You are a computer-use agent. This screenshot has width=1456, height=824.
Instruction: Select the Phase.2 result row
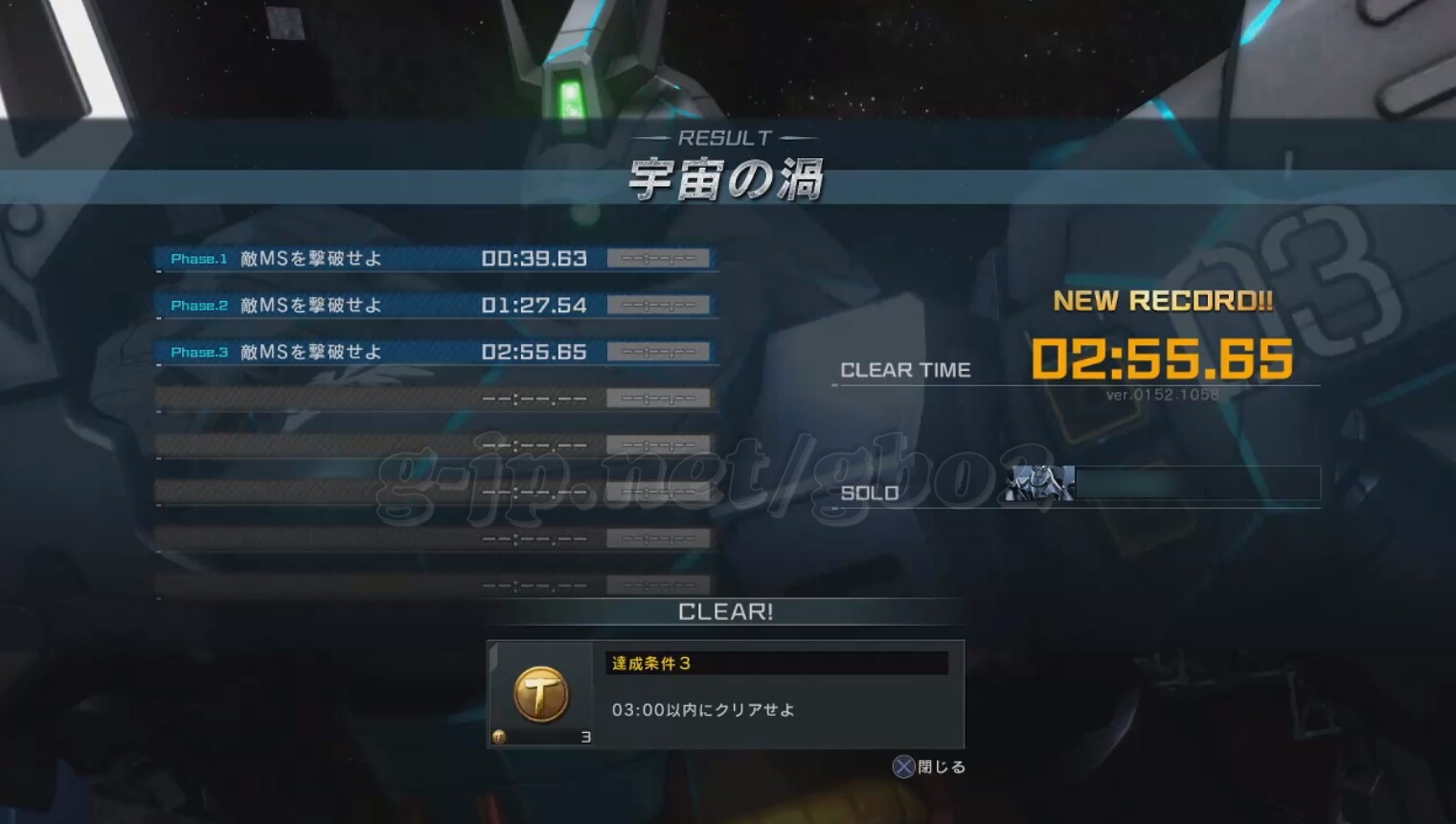436,306
